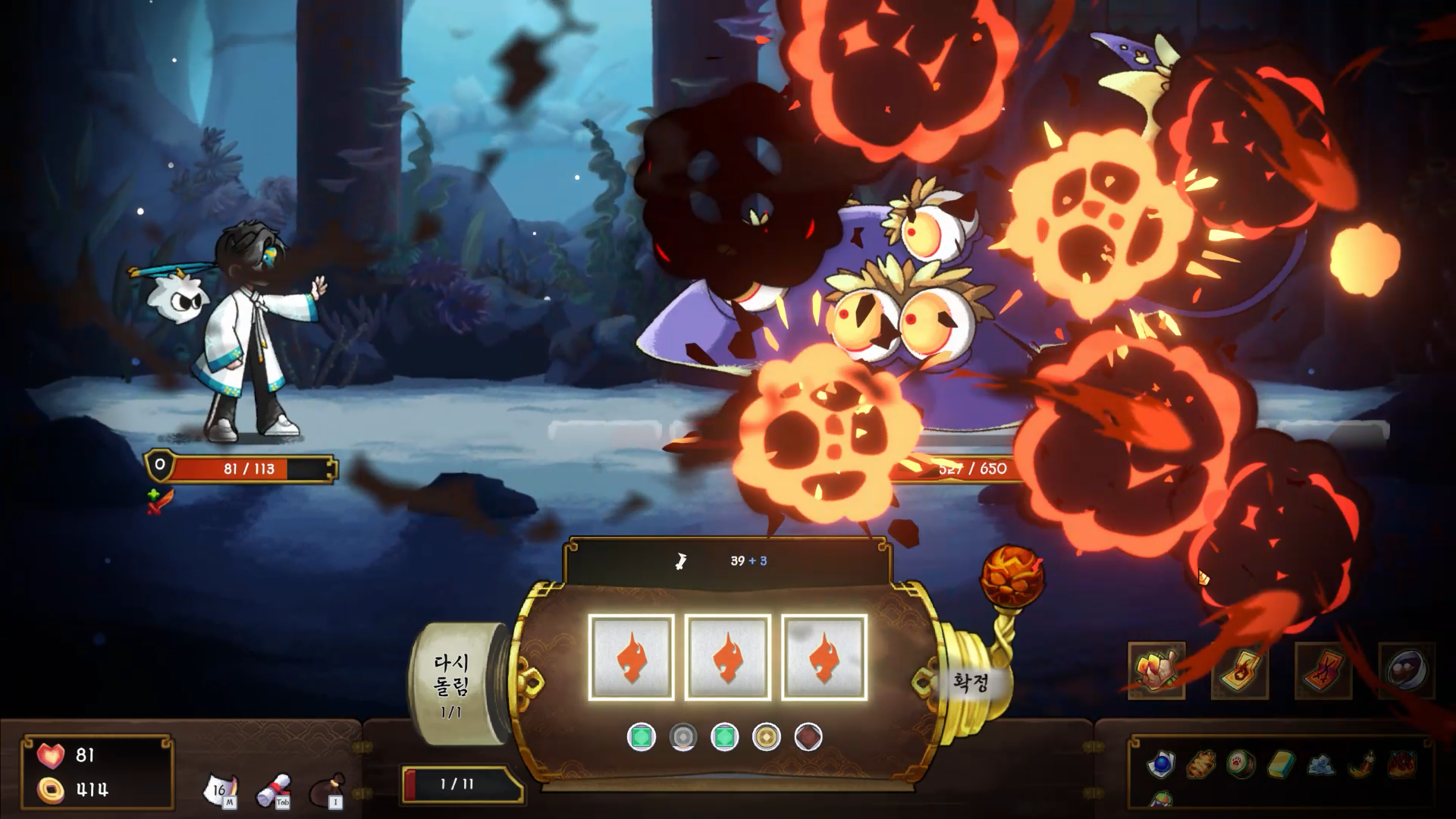This screenshot has height=819, width=1456.
Task: Select the middle flame reel slot
Action: pyautogui.click(x=727, y=657)
